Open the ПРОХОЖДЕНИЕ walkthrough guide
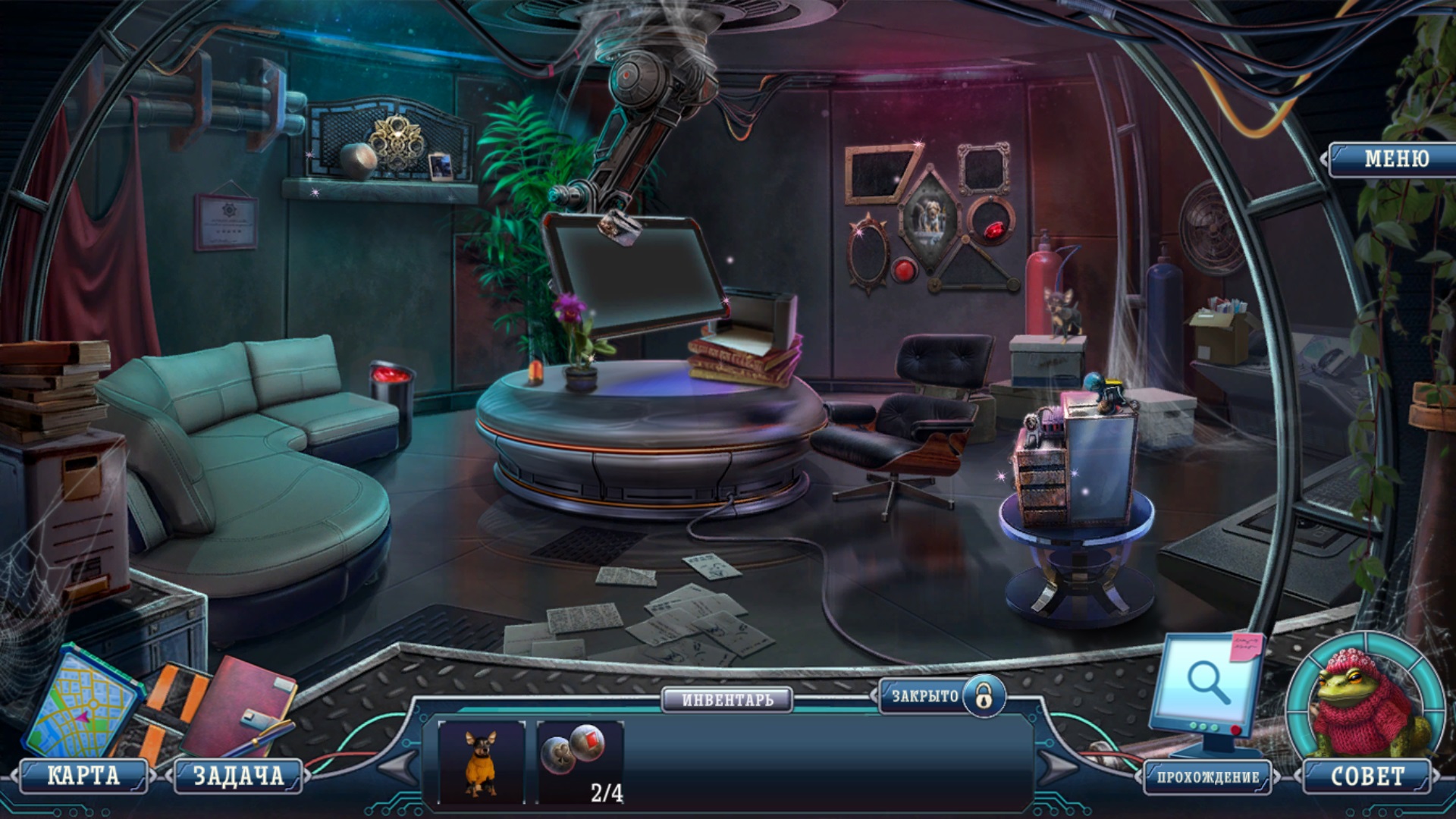 point(1207,777)
